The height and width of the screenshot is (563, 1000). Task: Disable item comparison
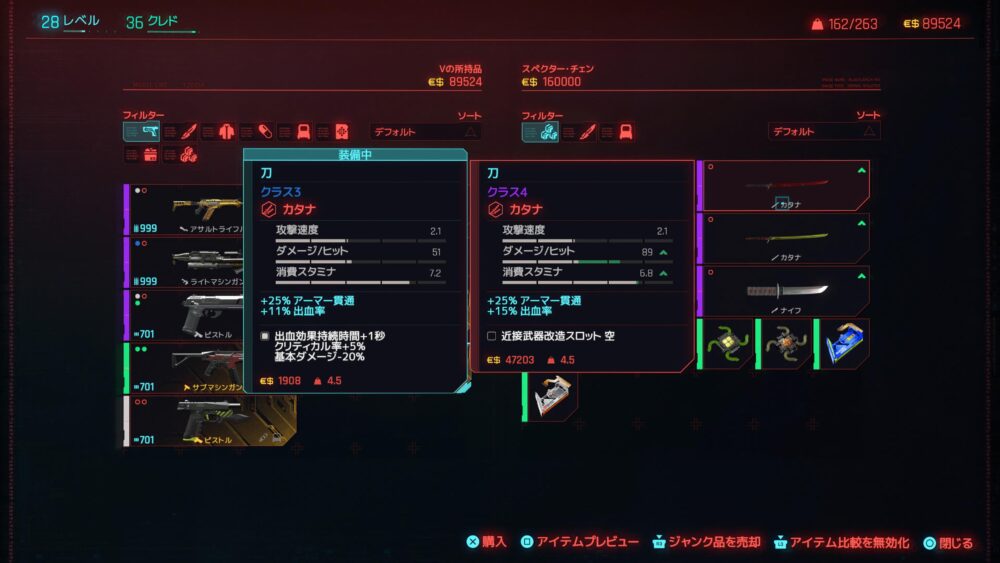point(840,542)
